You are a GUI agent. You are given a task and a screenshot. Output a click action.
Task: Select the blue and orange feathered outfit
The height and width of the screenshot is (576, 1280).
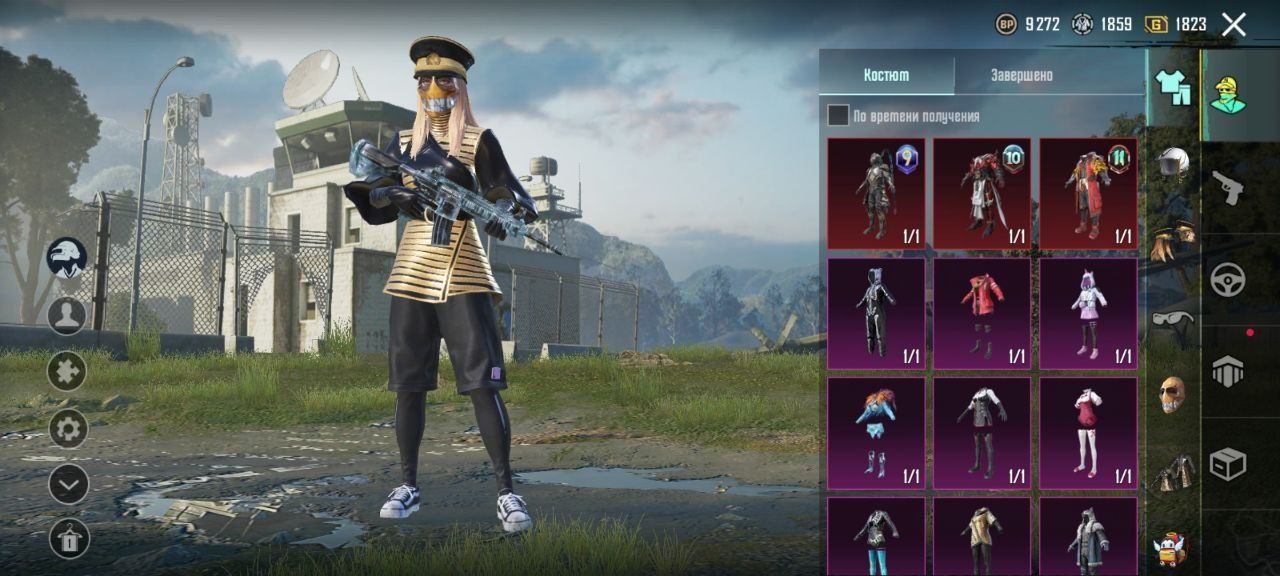876,433
